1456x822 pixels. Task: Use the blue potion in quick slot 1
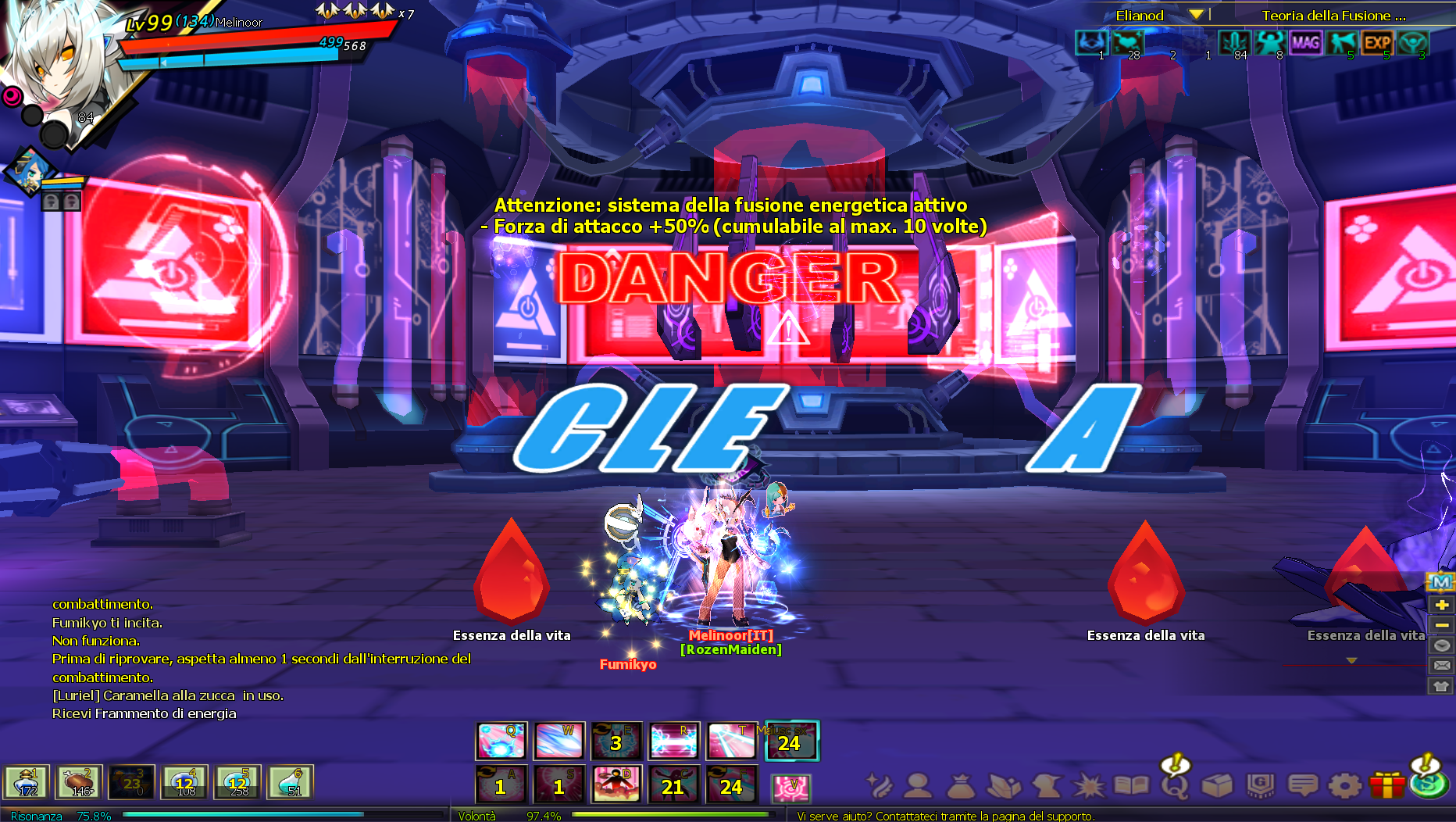(x=27, y=781)
